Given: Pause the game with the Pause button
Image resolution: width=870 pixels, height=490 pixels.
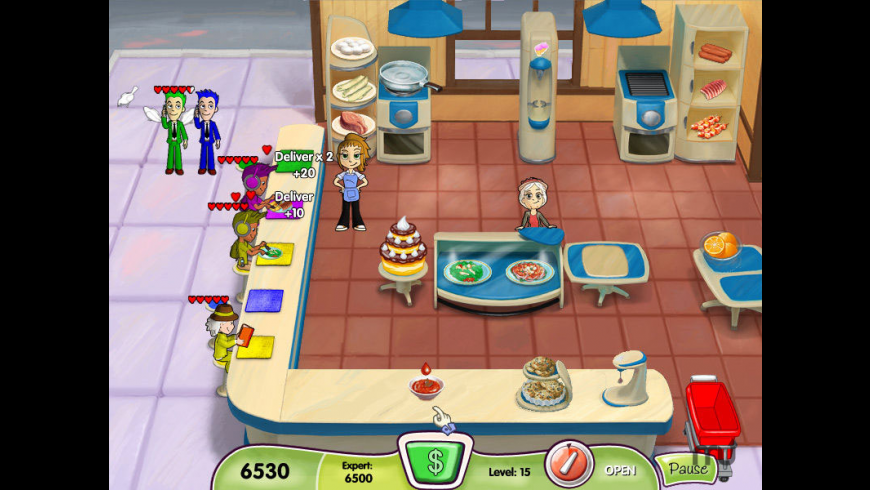Looking at the screenshot, I should (687, 468).
